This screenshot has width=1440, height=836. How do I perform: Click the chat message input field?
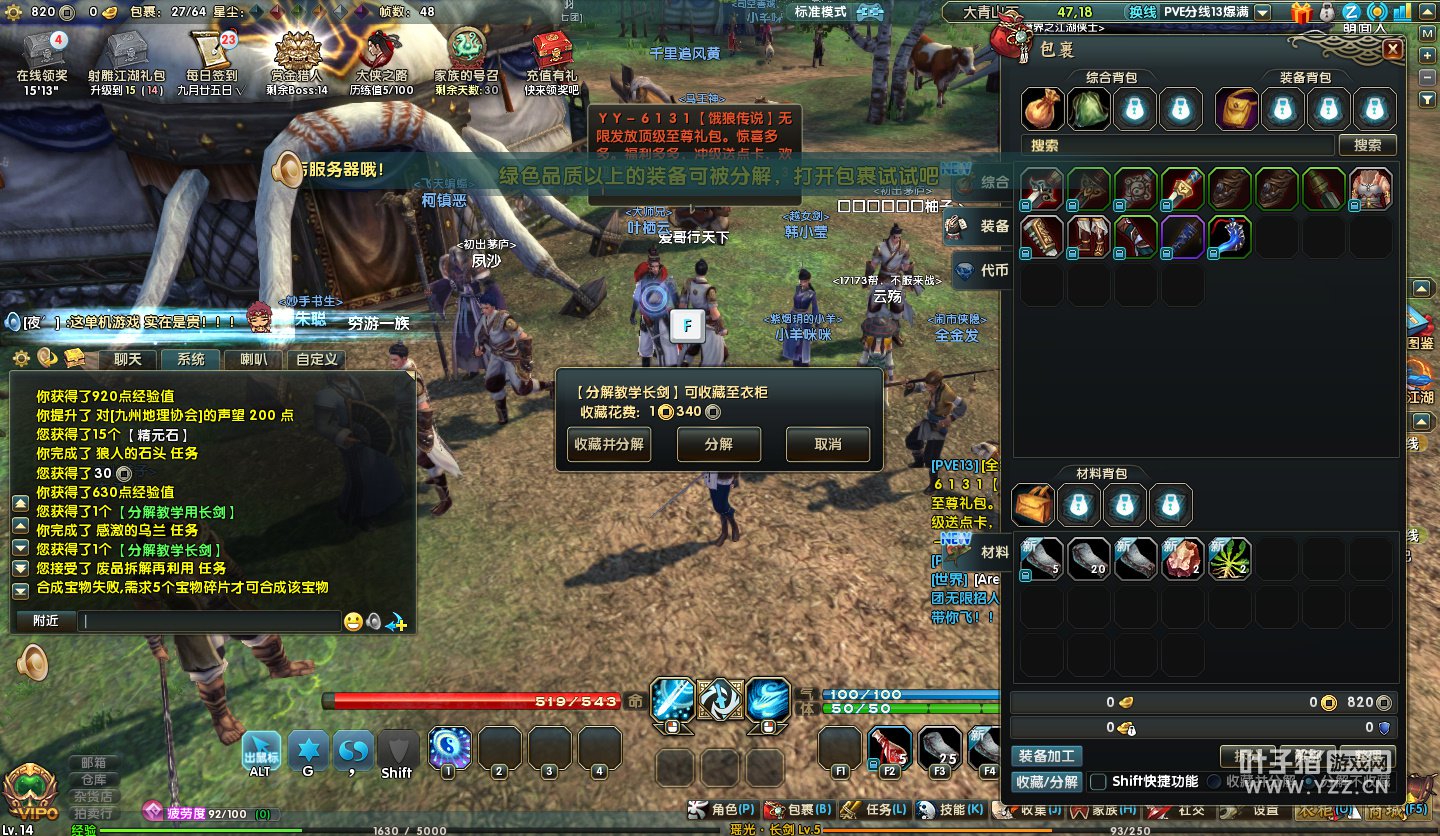tap(210, 621)
